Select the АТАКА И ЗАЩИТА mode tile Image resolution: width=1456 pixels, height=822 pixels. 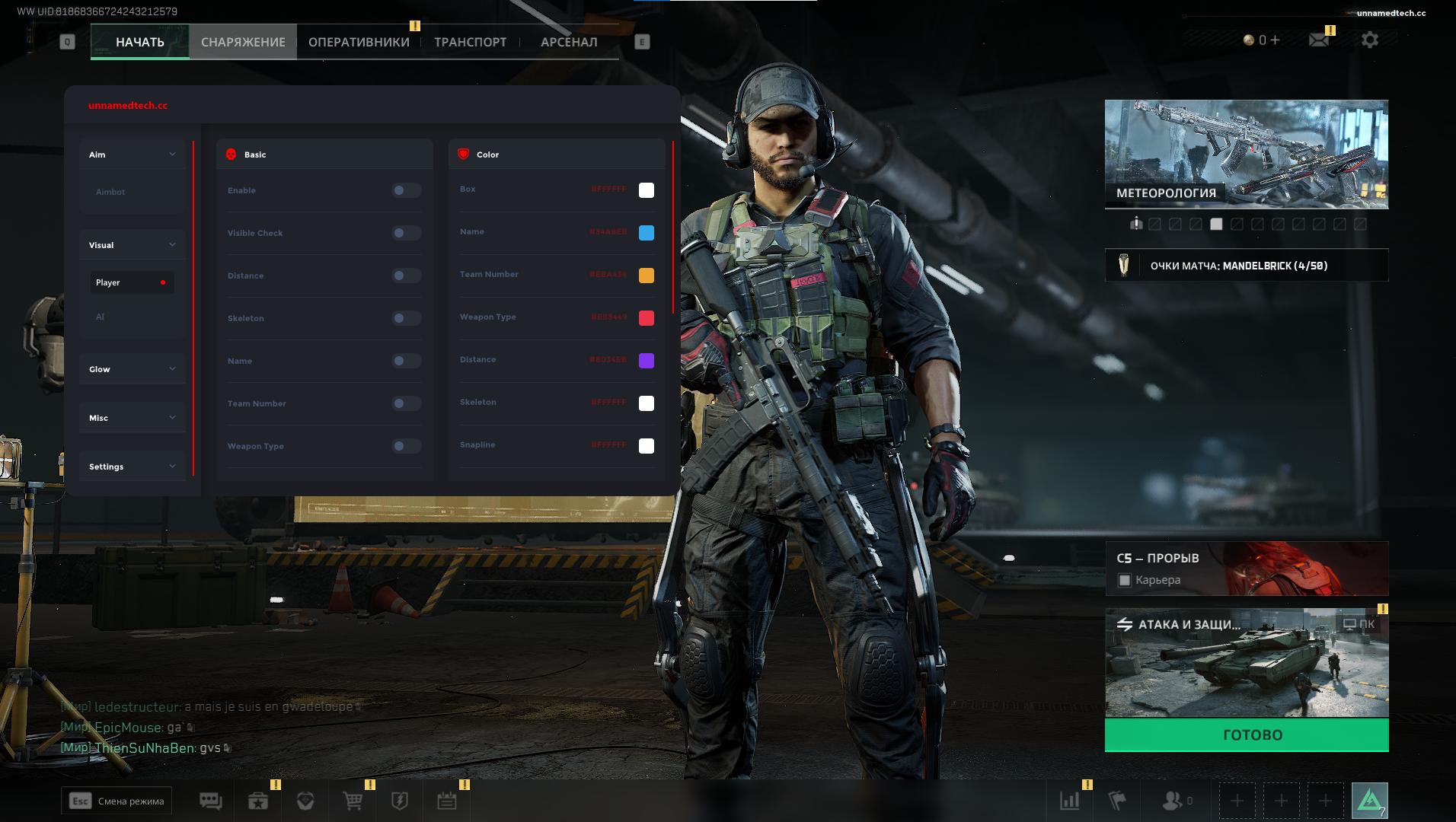[x=1246, y=663]
